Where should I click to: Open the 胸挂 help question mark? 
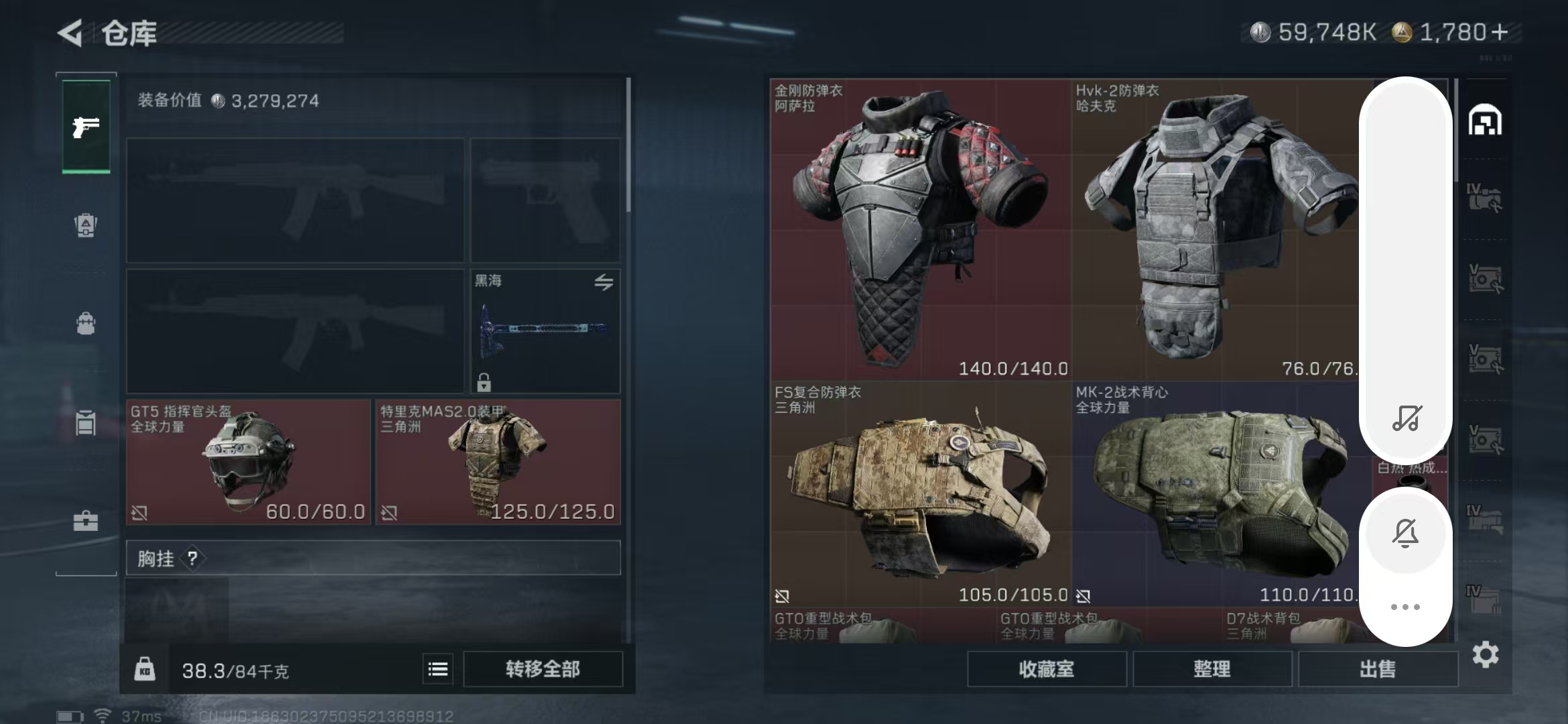pos(192,558)
